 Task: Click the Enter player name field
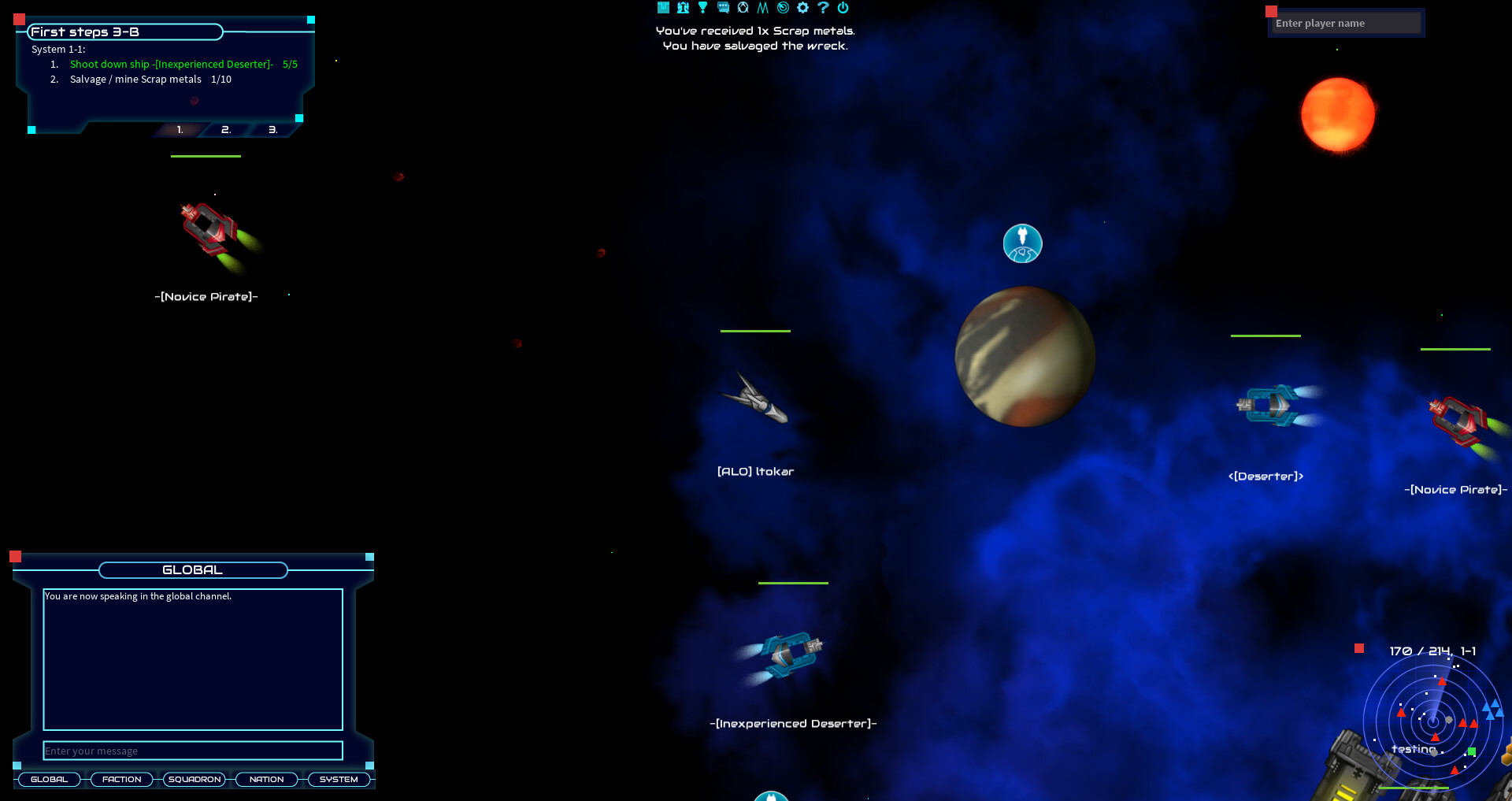pos(1348,23)
